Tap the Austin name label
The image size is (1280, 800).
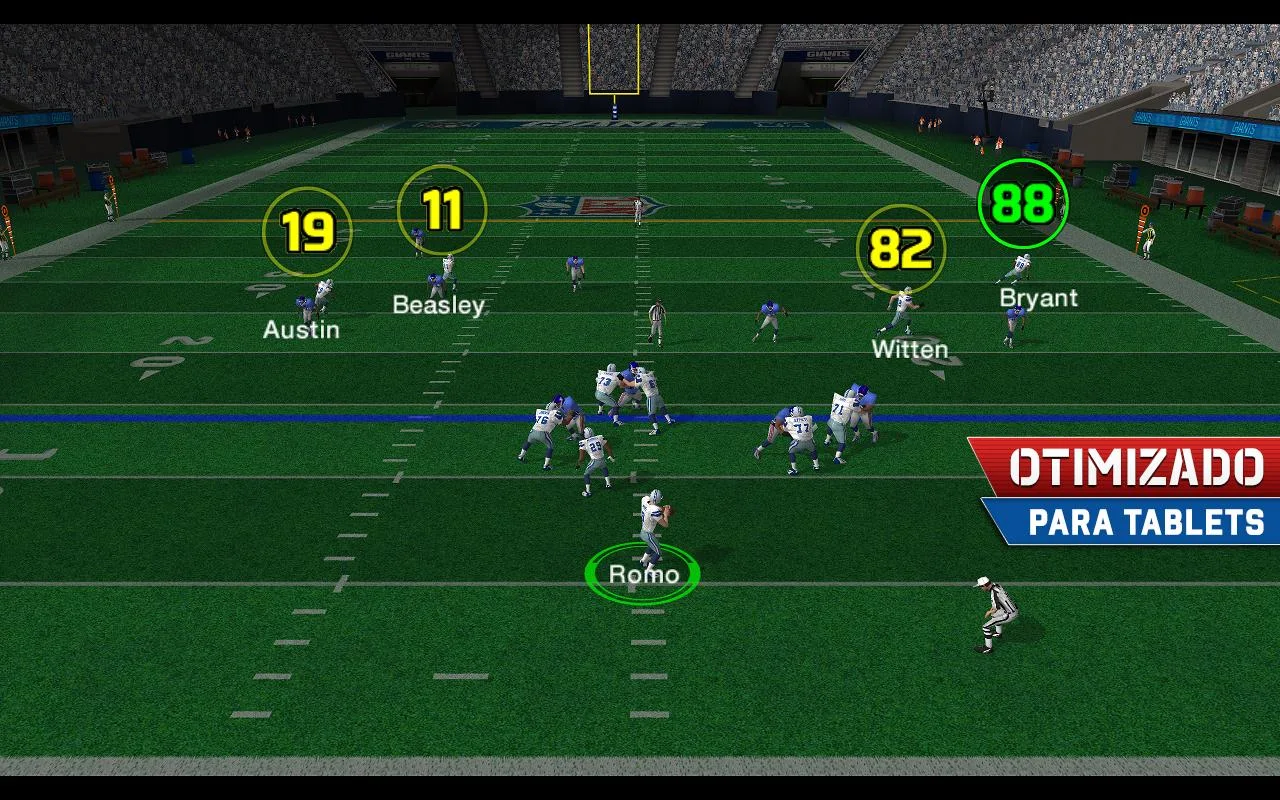pyautogui.click(x=301, y=330)
